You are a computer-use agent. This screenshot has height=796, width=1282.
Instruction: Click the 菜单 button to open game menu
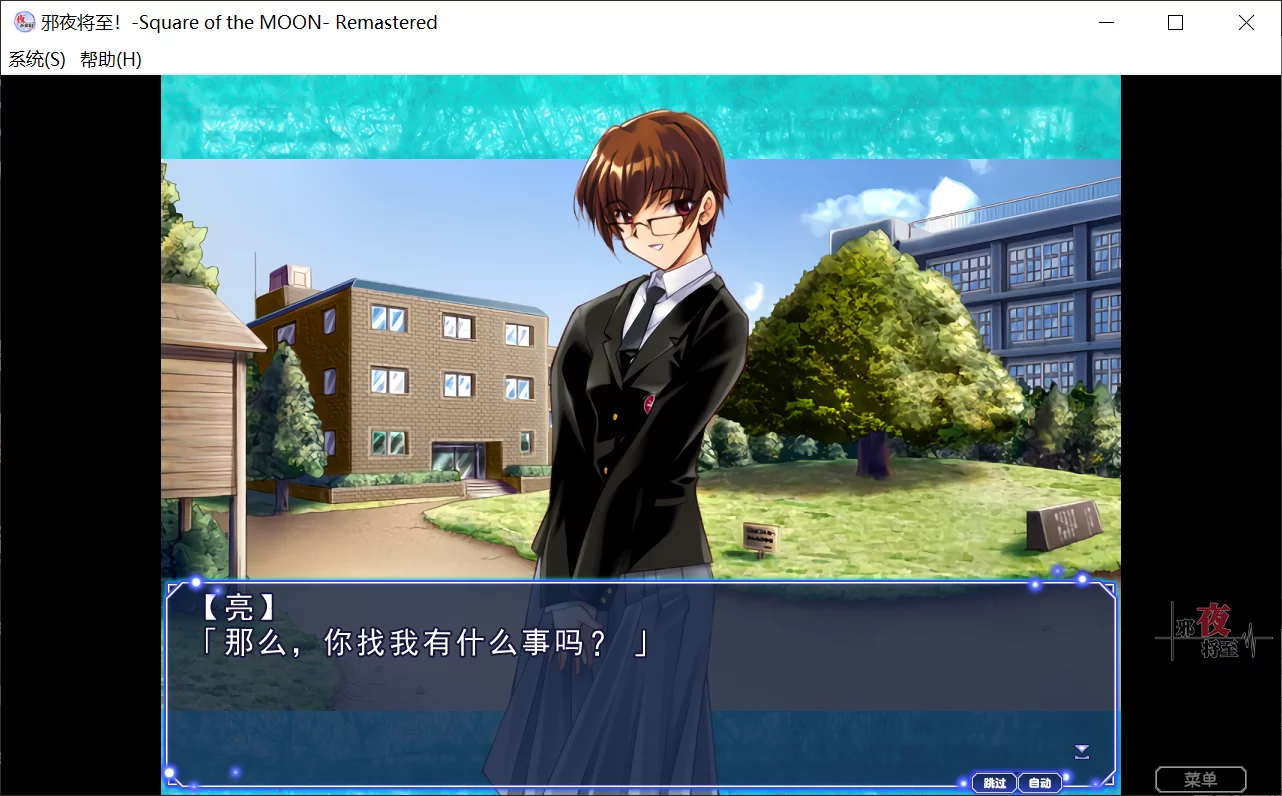(x=1202, y=778)
